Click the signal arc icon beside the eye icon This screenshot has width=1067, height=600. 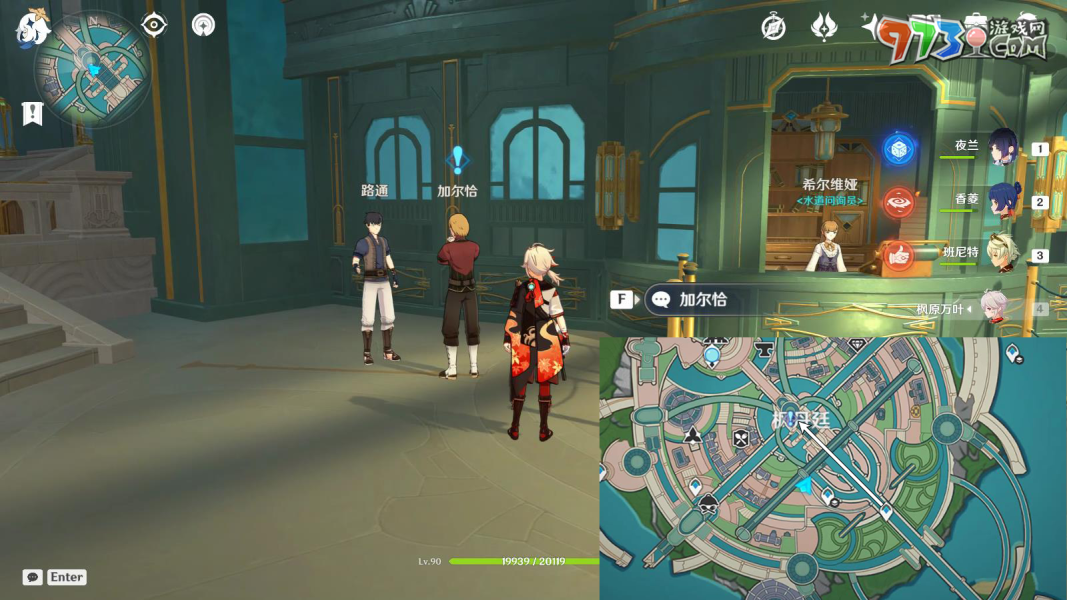(x=203, y=25)
